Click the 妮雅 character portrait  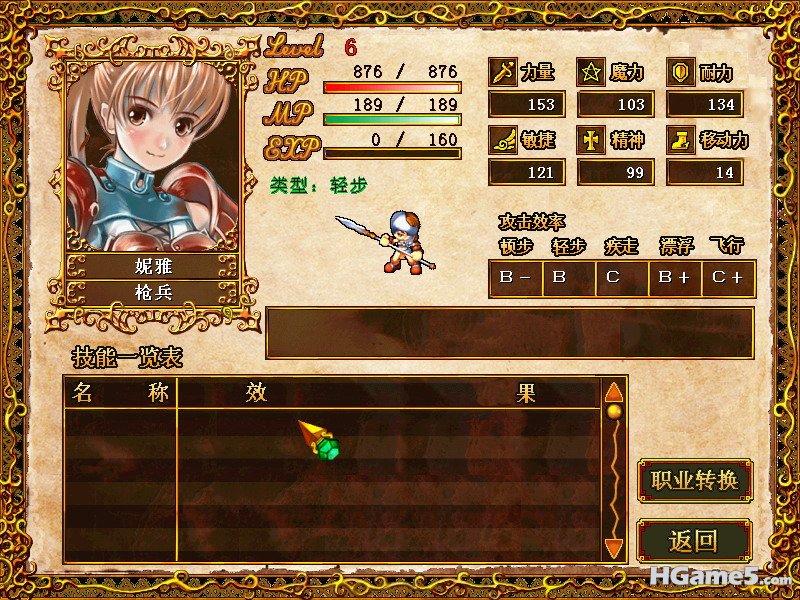[x=152, y=155]
